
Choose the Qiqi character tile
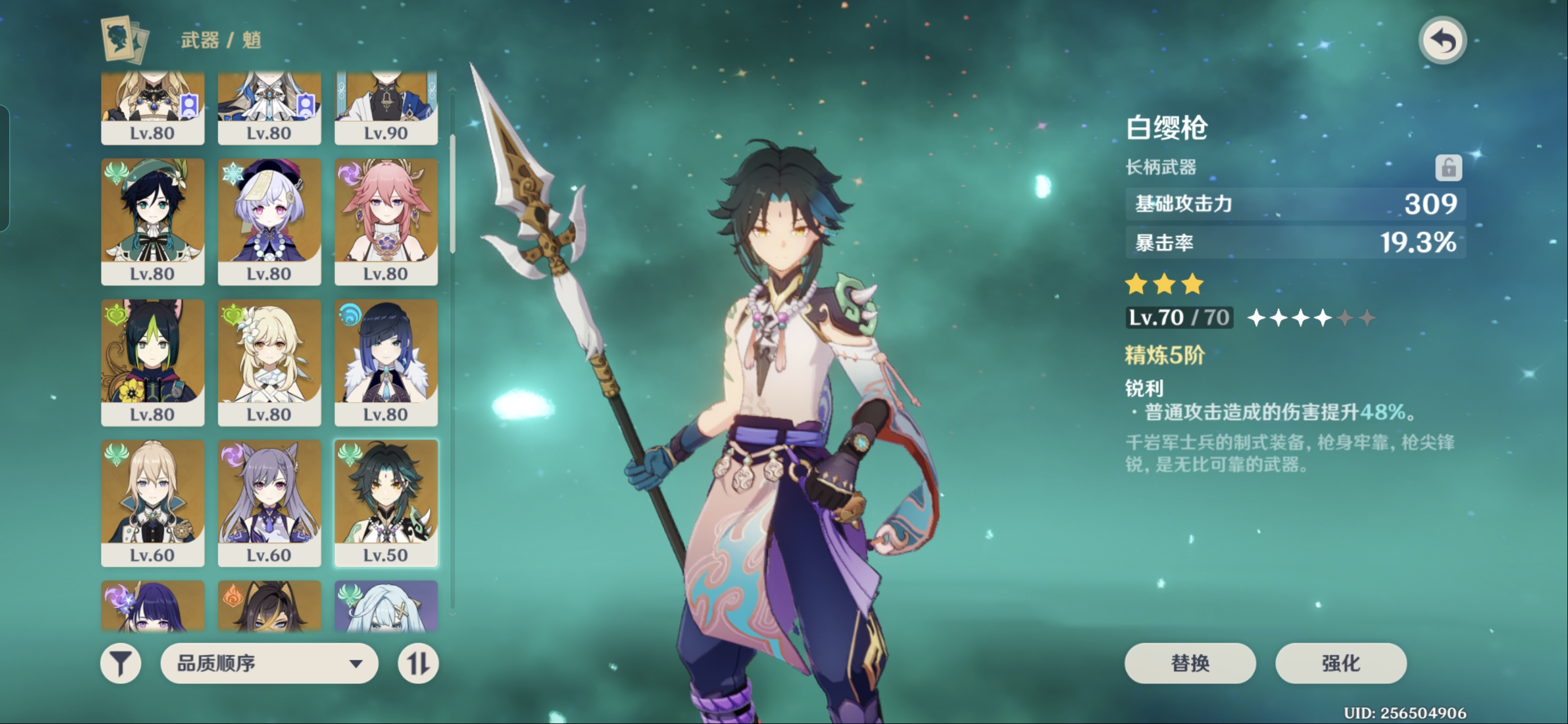click(x=269, y=222)
